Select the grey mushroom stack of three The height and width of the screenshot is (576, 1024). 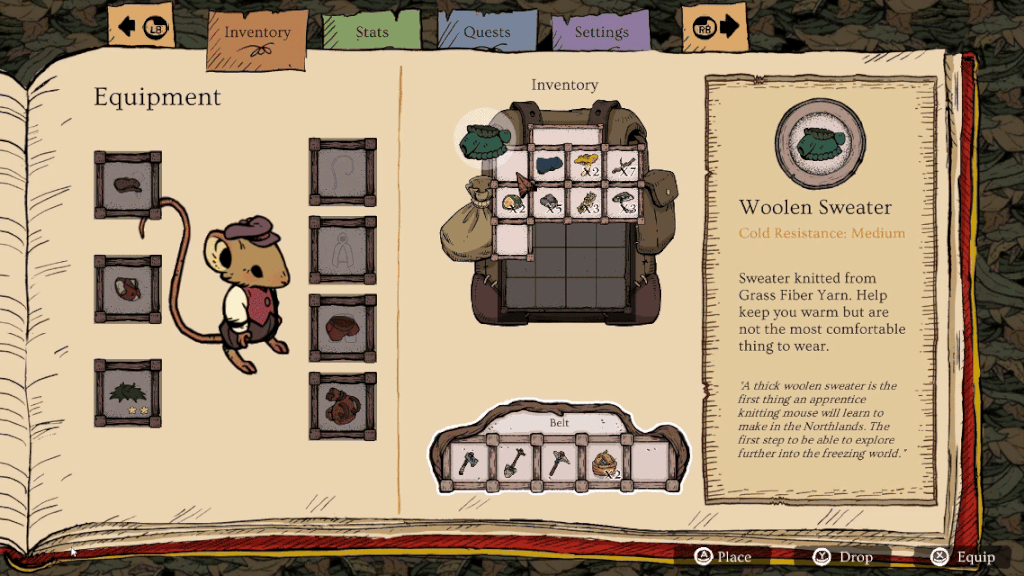pyautogui.click(x=624, y=203)
